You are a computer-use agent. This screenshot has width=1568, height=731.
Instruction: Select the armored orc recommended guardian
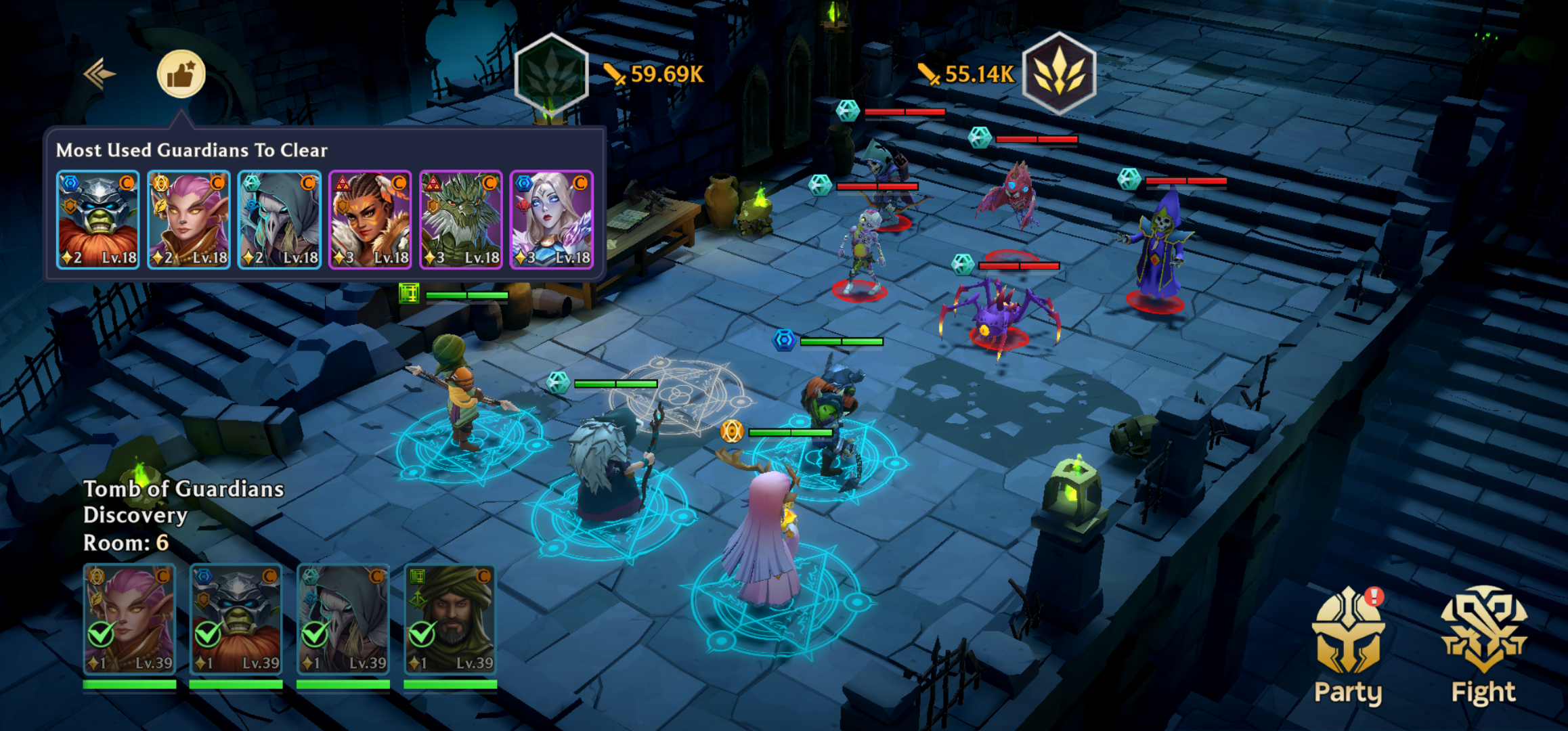[98, 220]
